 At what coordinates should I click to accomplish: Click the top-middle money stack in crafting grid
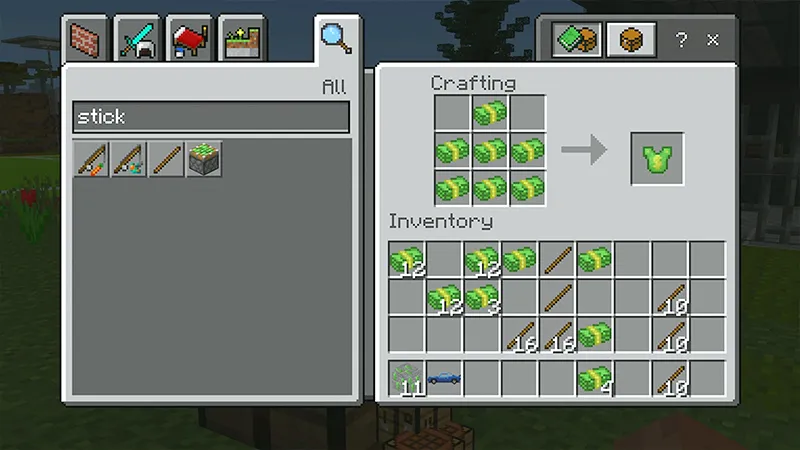490,114
